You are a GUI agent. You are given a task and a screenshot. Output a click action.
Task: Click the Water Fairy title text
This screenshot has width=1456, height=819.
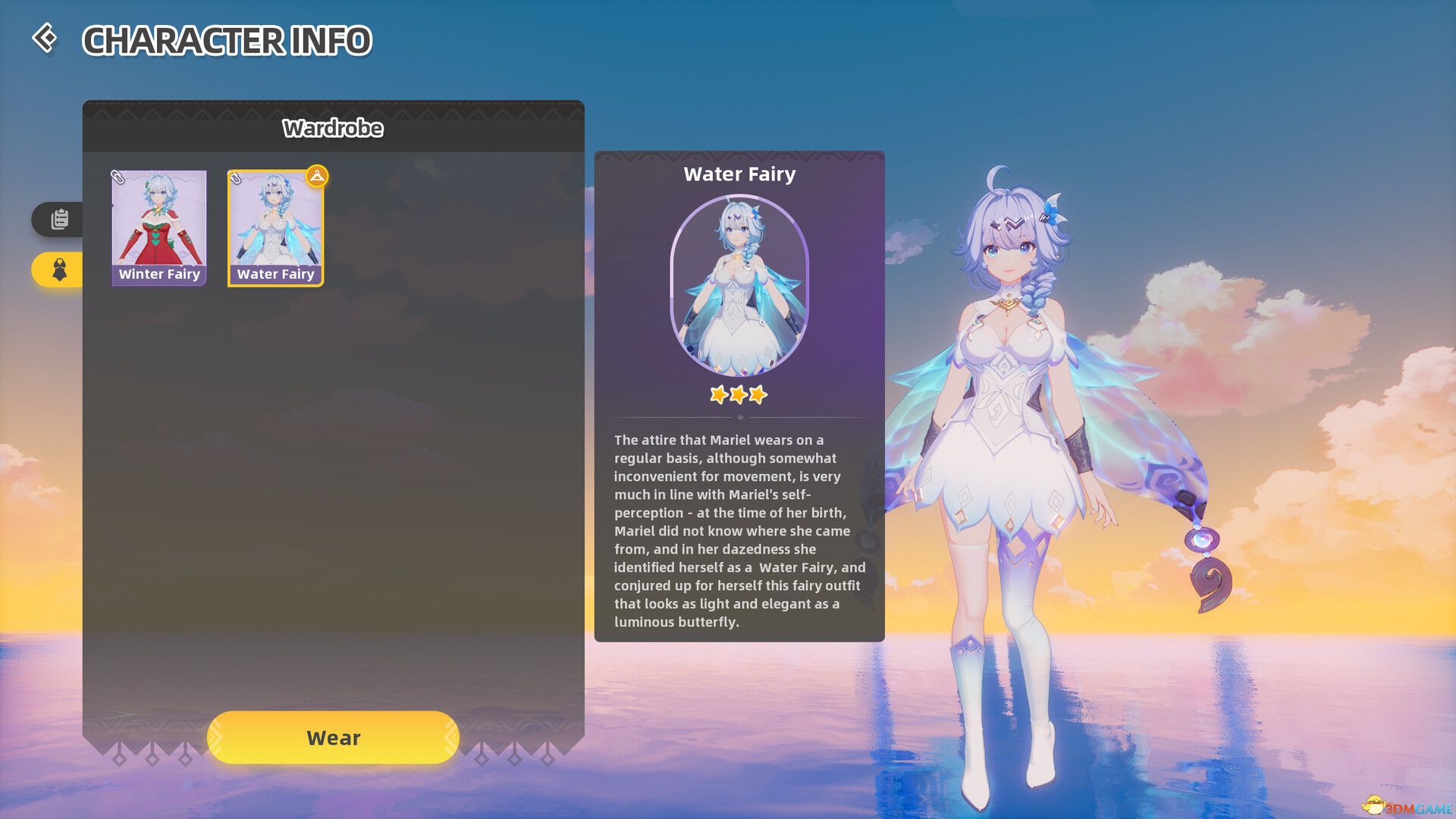pyautogui.click(x=739, y=174)
